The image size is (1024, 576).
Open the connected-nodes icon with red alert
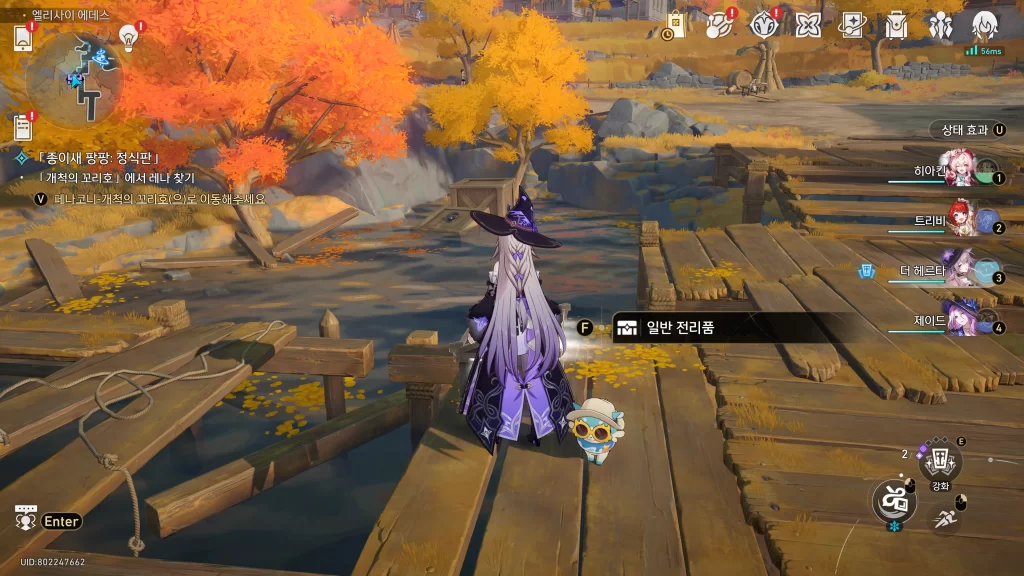720,24
